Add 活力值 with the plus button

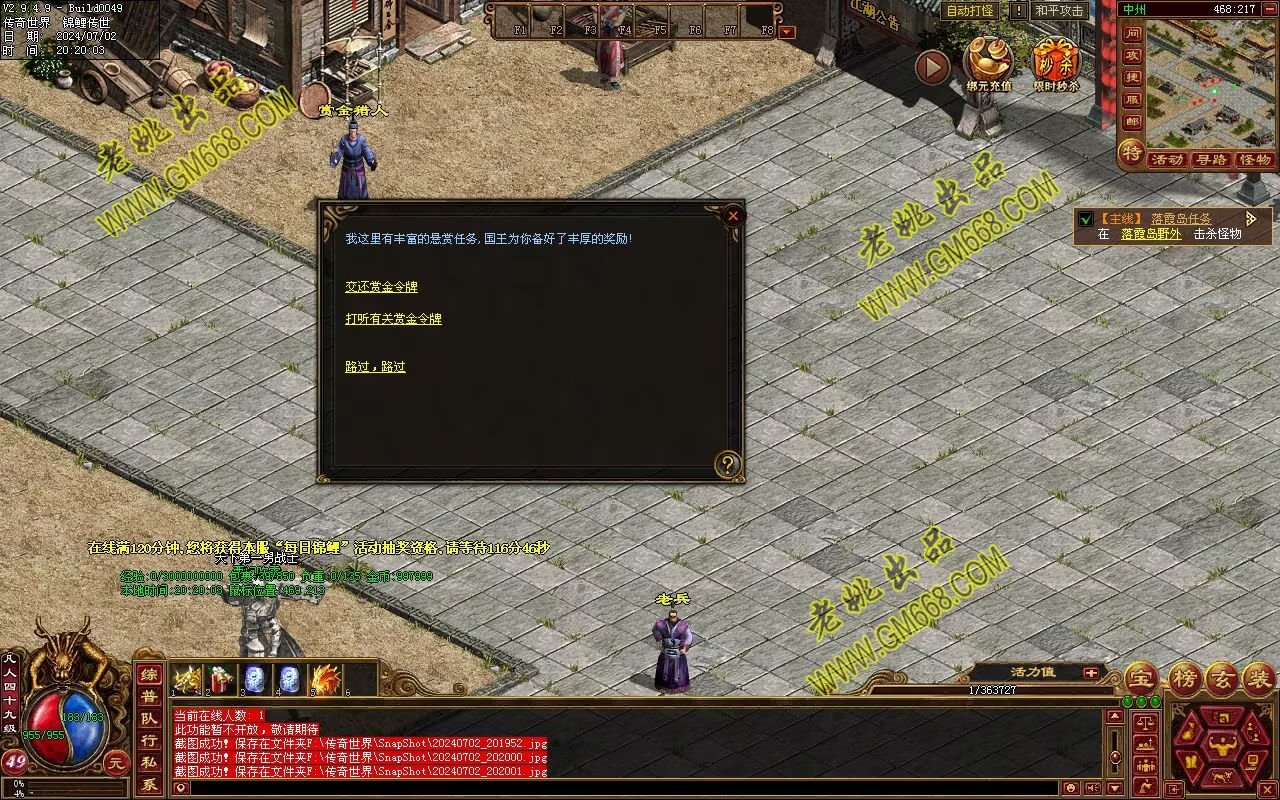tap(1090, 672)
